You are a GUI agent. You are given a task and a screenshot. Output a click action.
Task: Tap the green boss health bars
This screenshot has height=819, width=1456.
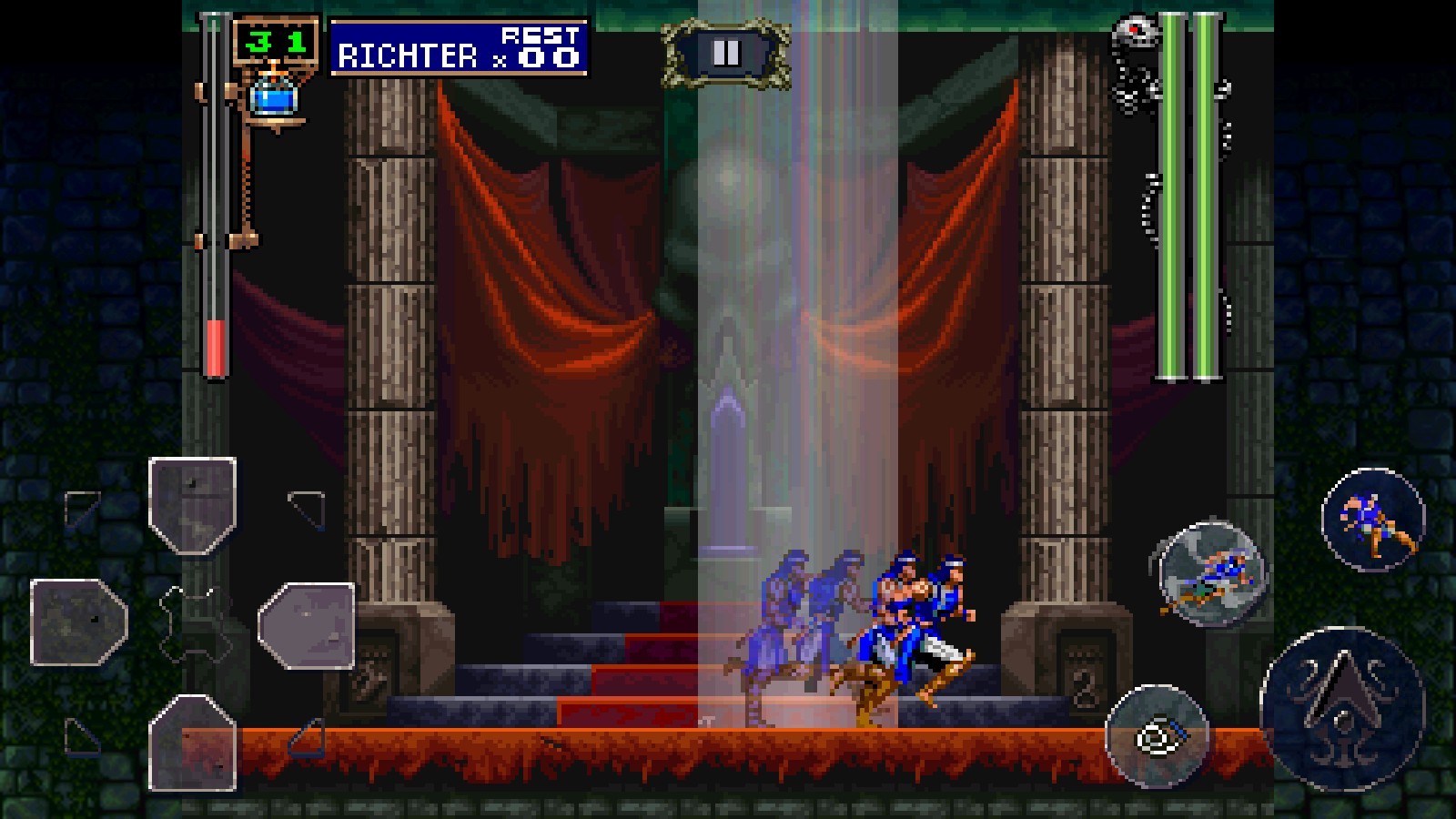click(1188, 191)
